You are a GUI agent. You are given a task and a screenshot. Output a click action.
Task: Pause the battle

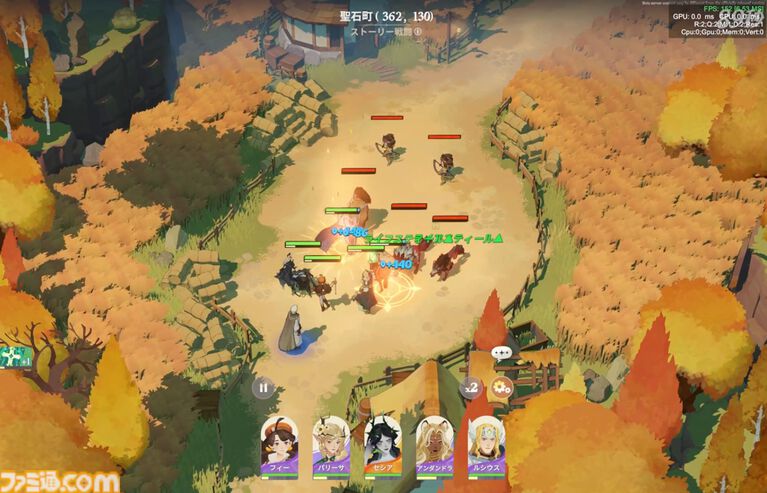click(263, 387)
